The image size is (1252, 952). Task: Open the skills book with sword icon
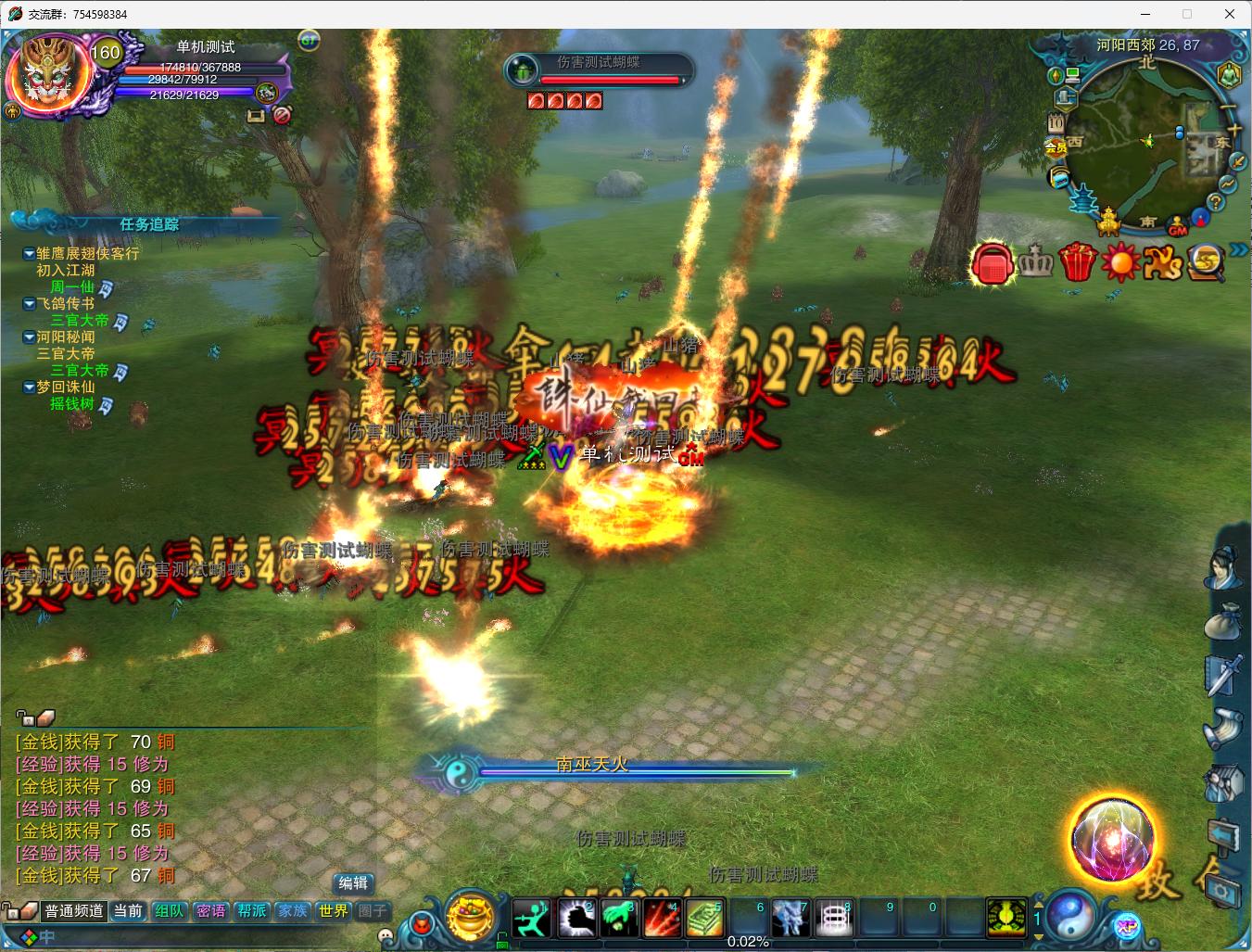coord(1222,674)
